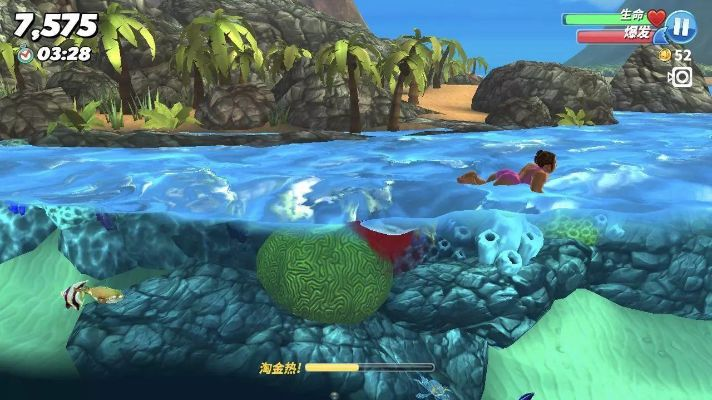Viewport: 712px width, 400px height.
Task: Tap the camera screenshot icon
Action: [x=681, y=77]
